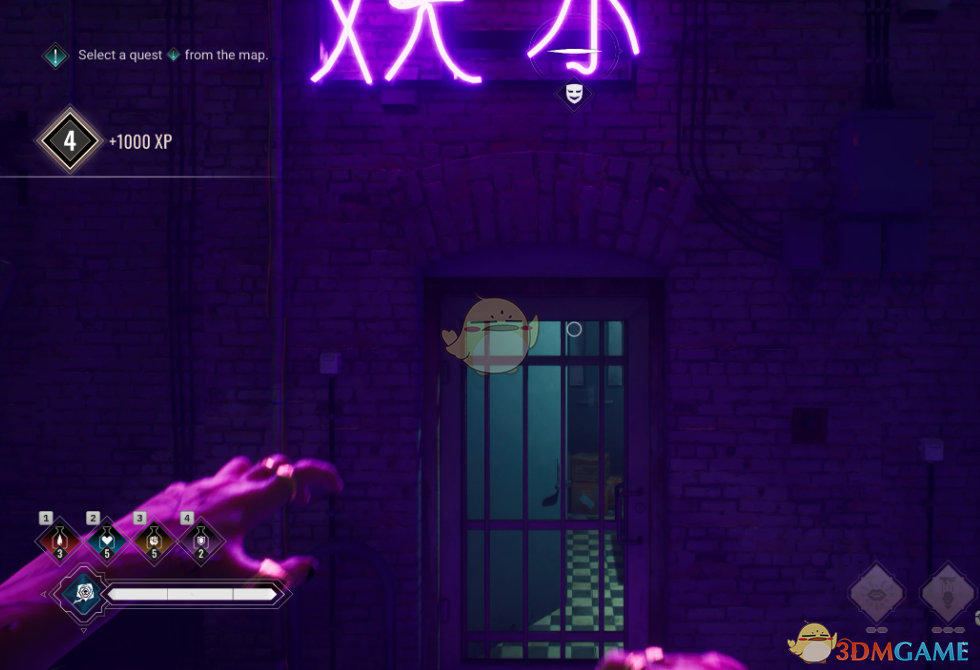Click the white rose emblem beside the health bar

tap(83, 594)
